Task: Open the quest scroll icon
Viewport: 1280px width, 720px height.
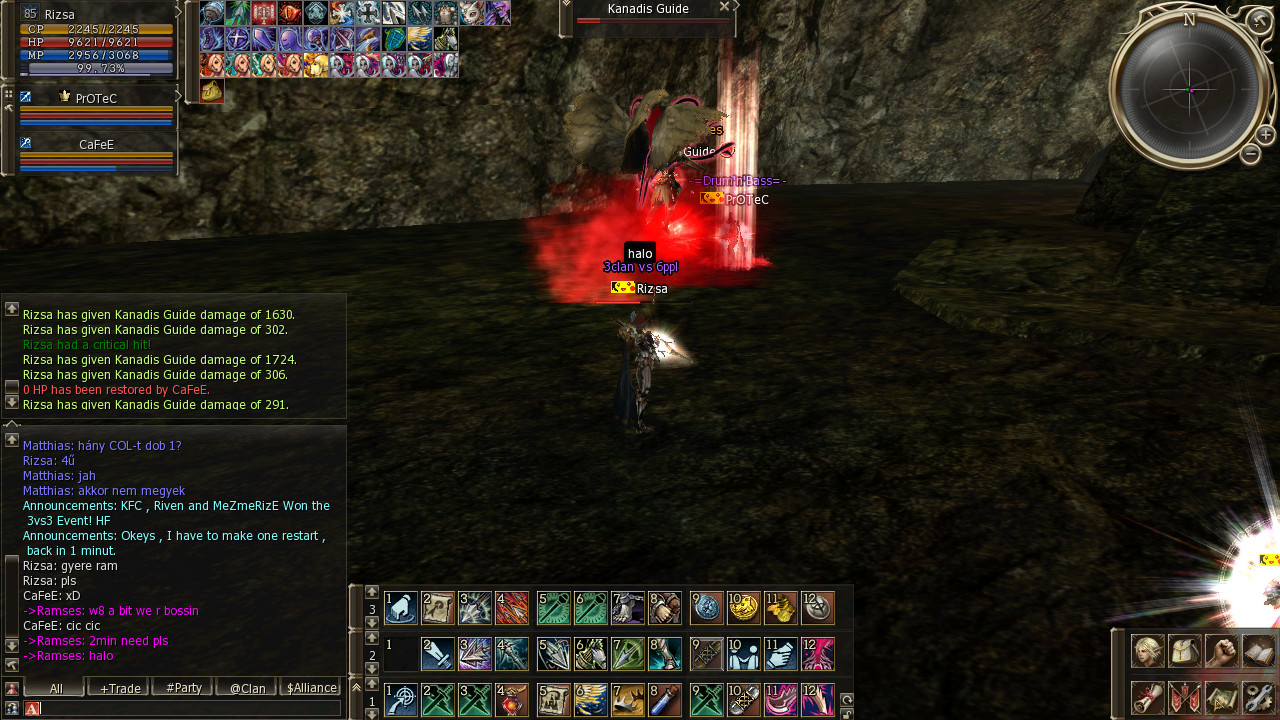Action: 1147,697
